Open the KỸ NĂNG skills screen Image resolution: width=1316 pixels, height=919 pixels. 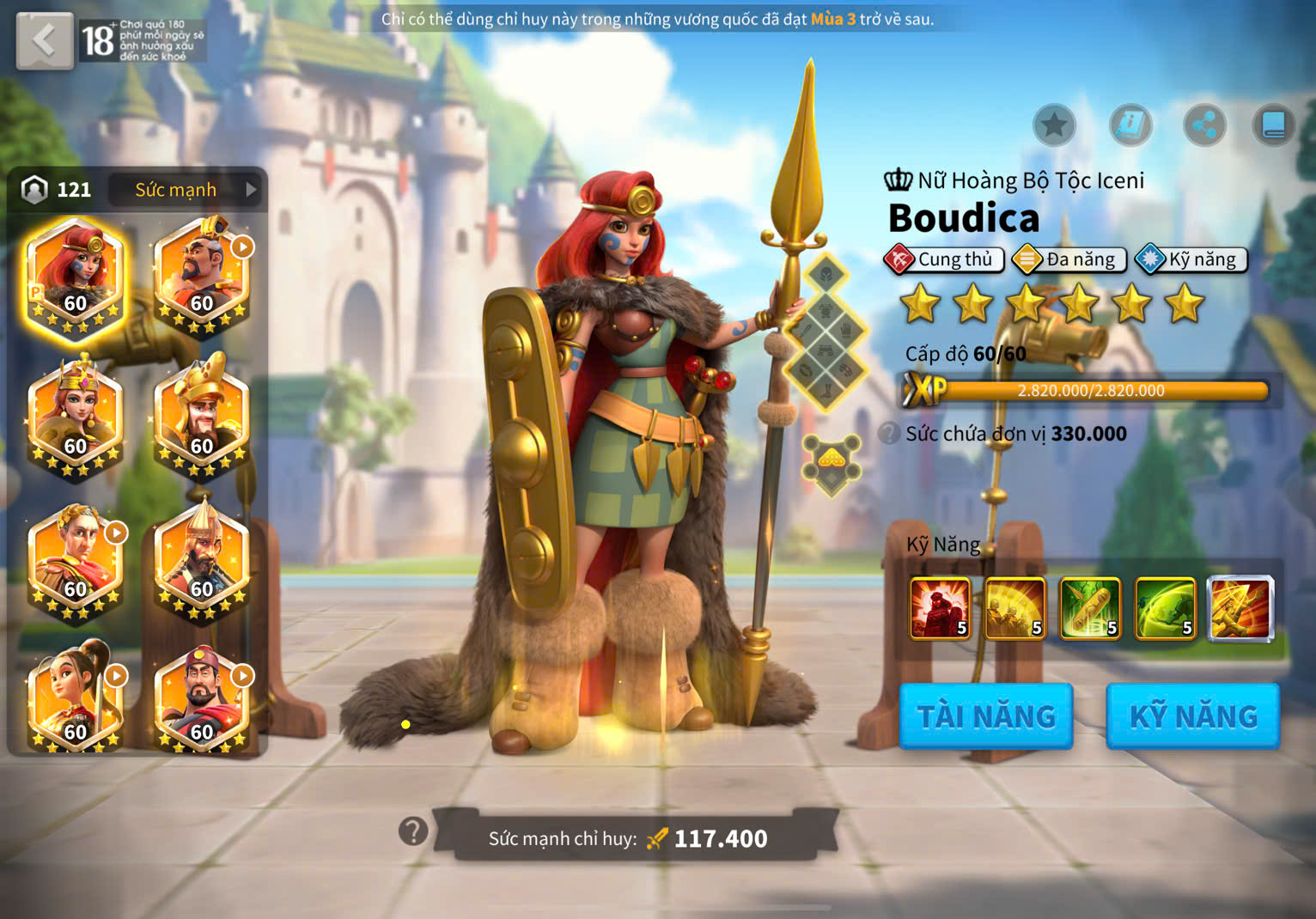[1193, 716]
